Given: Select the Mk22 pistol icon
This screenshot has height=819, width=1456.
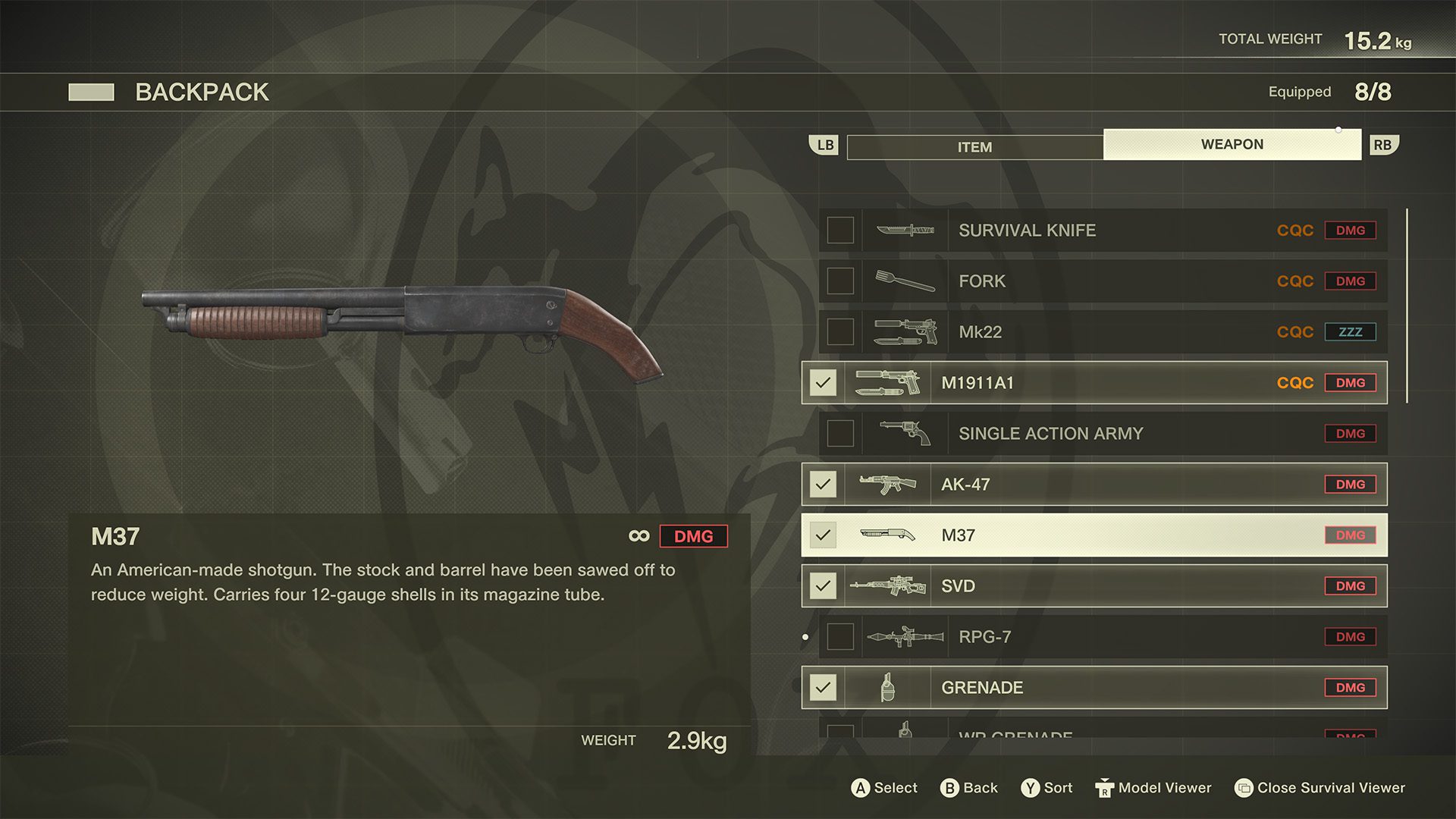Looking at the screenshot, I should 902,331.
